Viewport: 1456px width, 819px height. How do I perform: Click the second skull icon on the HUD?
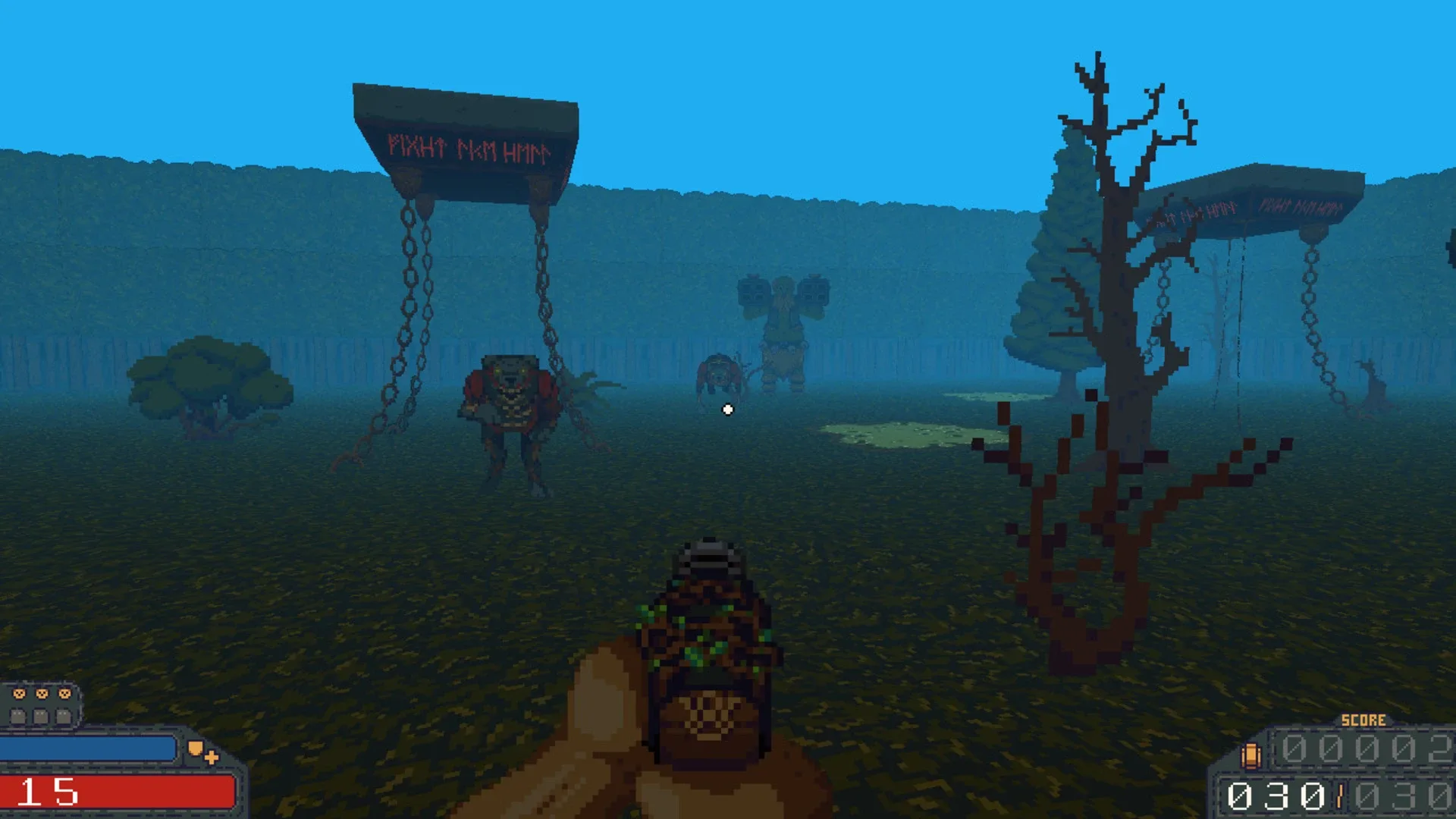click(x=42, y=694)
